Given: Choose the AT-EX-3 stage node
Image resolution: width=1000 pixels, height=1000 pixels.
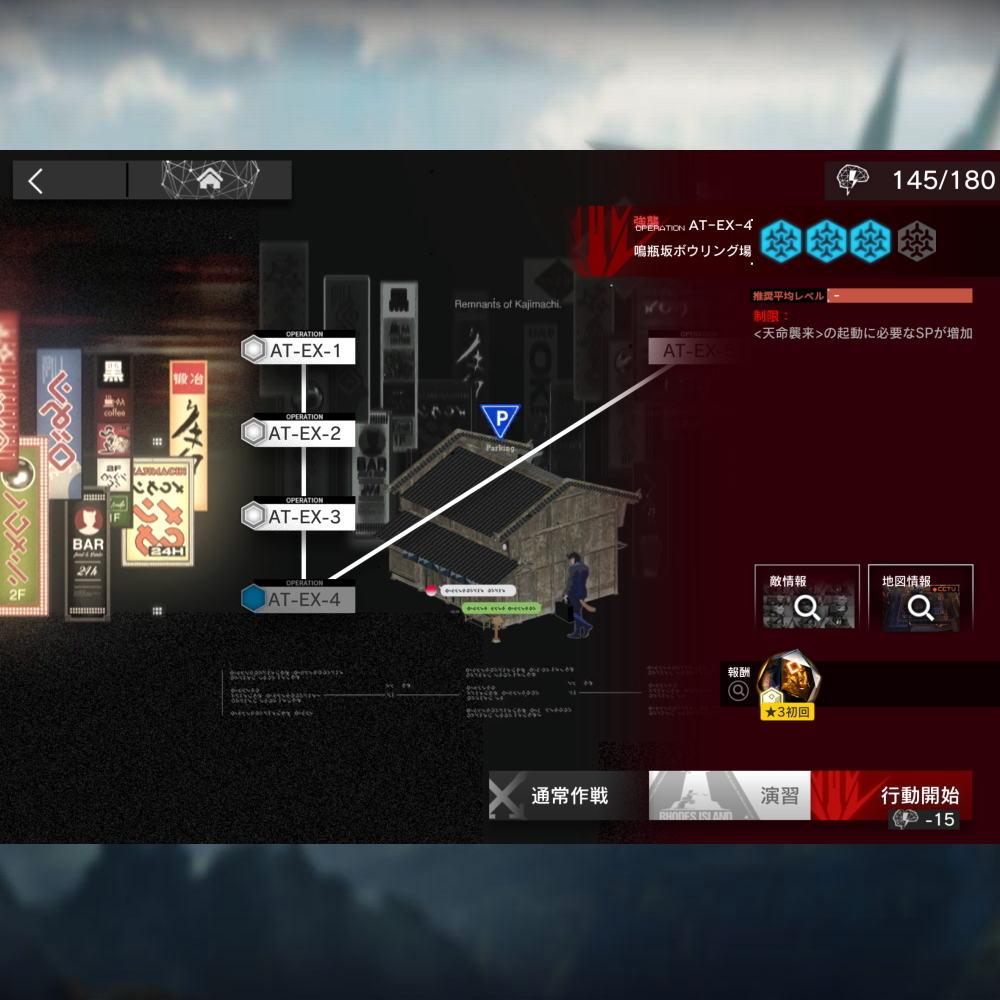Looking at the screenshot, I should coord(299,516).
